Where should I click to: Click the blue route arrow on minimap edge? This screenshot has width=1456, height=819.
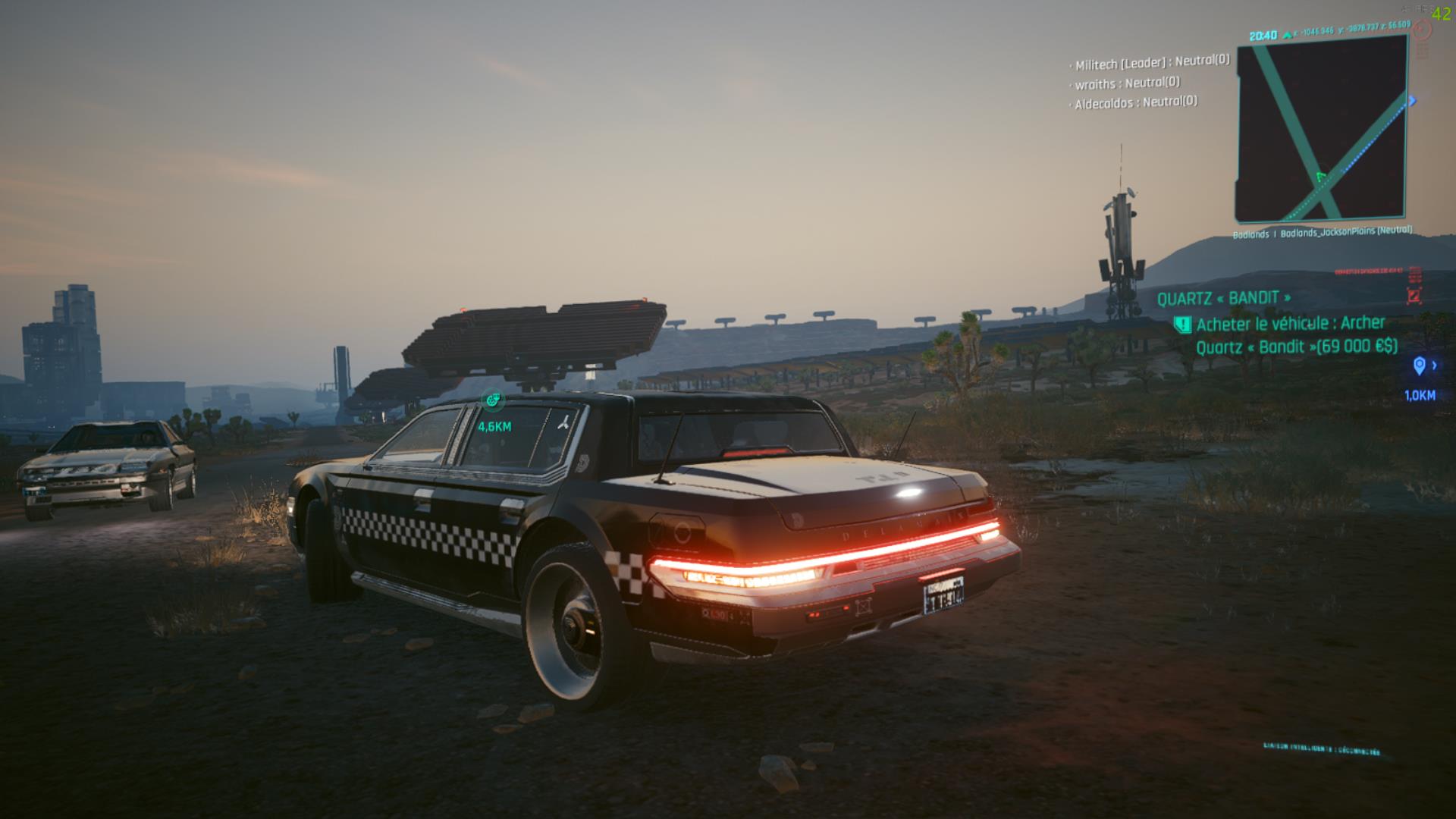[1413, 101]
